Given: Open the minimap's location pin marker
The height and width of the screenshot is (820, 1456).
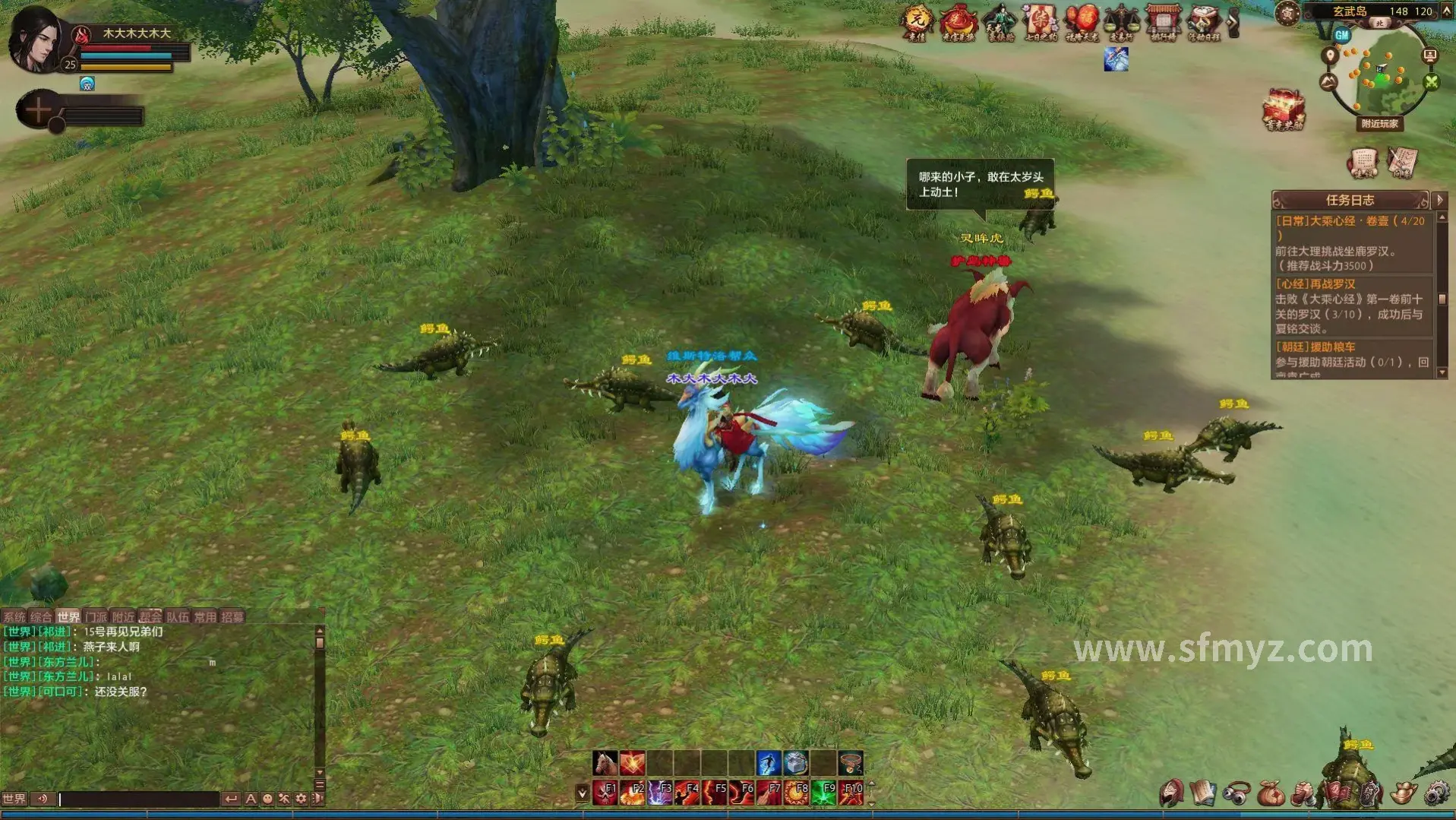Looking at the screenshot, I should tap(1329, 55).
